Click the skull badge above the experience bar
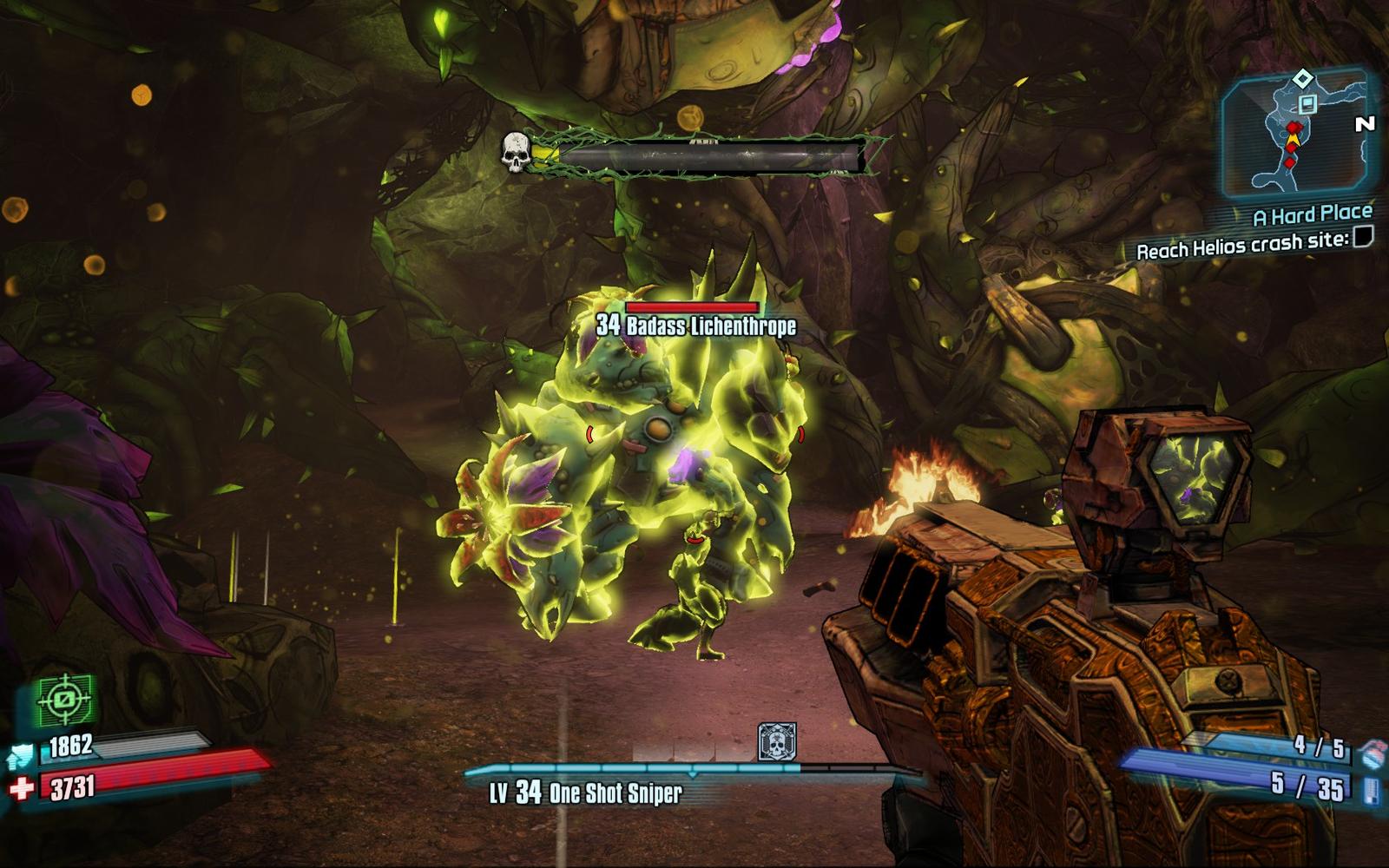The width and height of the screenshot is (1389, 868). pos(776,742)
